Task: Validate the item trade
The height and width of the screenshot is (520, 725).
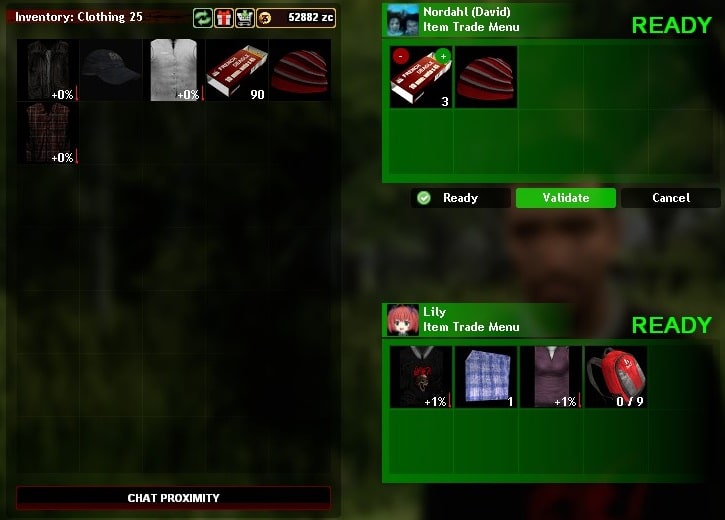Action: [x=566, y=198]
